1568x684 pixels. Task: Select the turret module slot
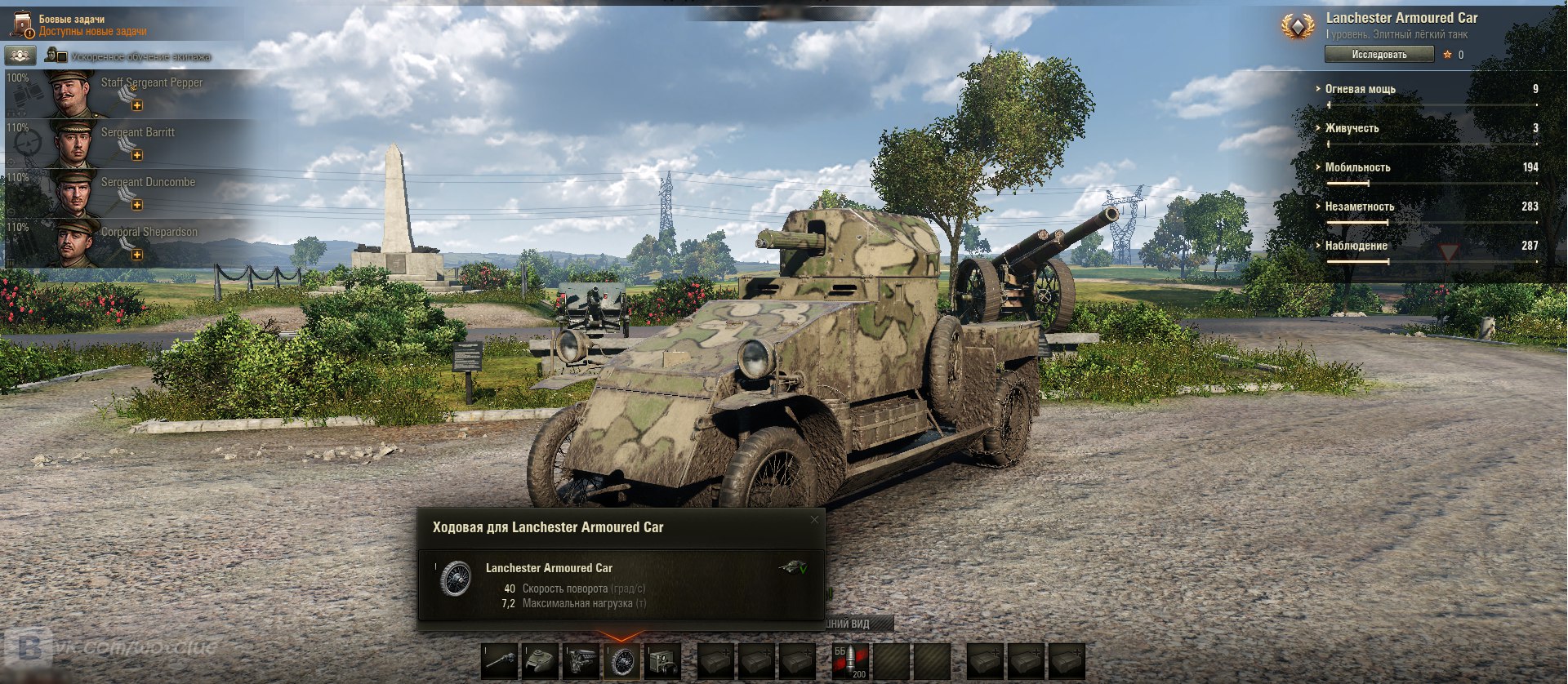pyautogui.click(x=541, y=661)
